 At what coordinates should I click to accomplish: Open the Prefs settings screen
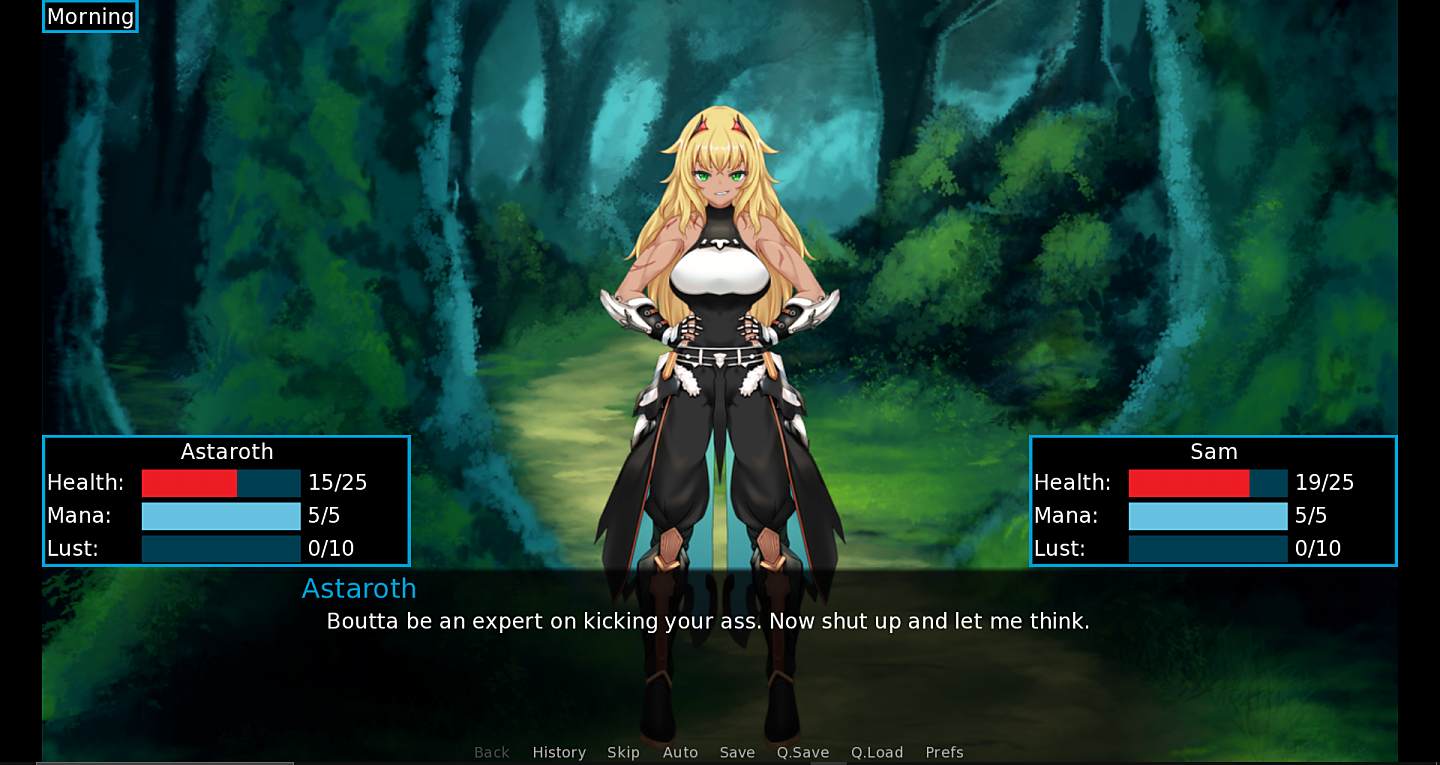[944, 752]
